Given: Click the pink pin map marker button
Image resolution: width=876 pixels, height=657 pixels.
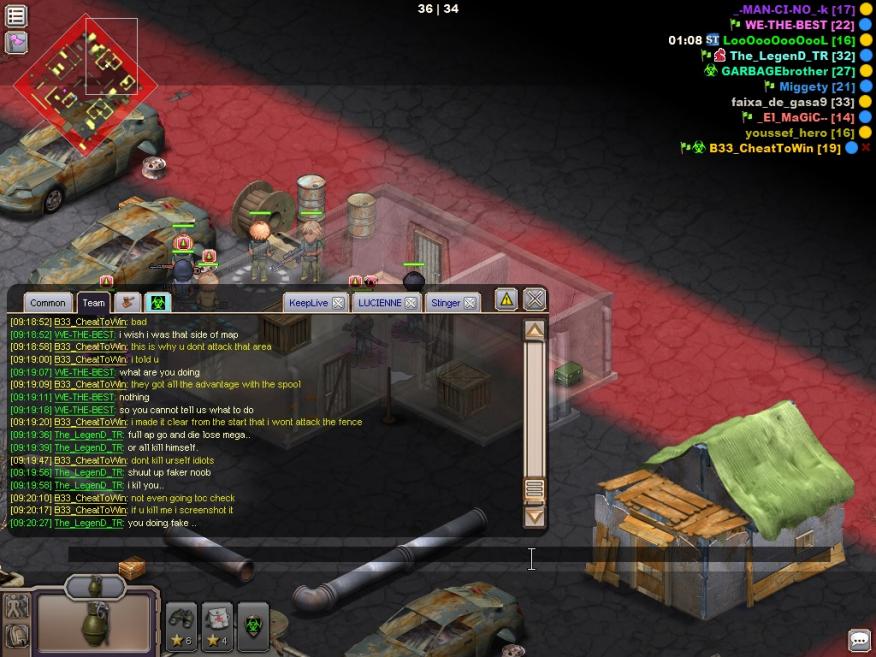Looking at the screenshot, I should point(16,42).
